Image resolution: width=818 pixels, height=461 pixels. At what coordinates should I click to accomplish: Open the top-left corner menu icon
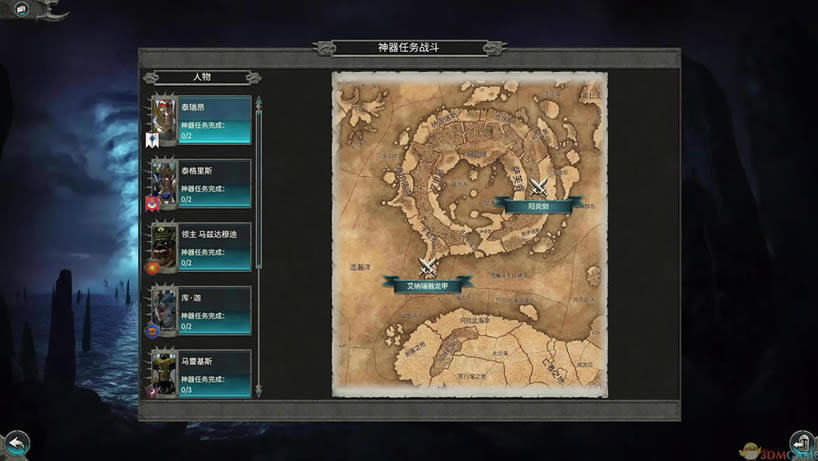[x=21, y=9]
